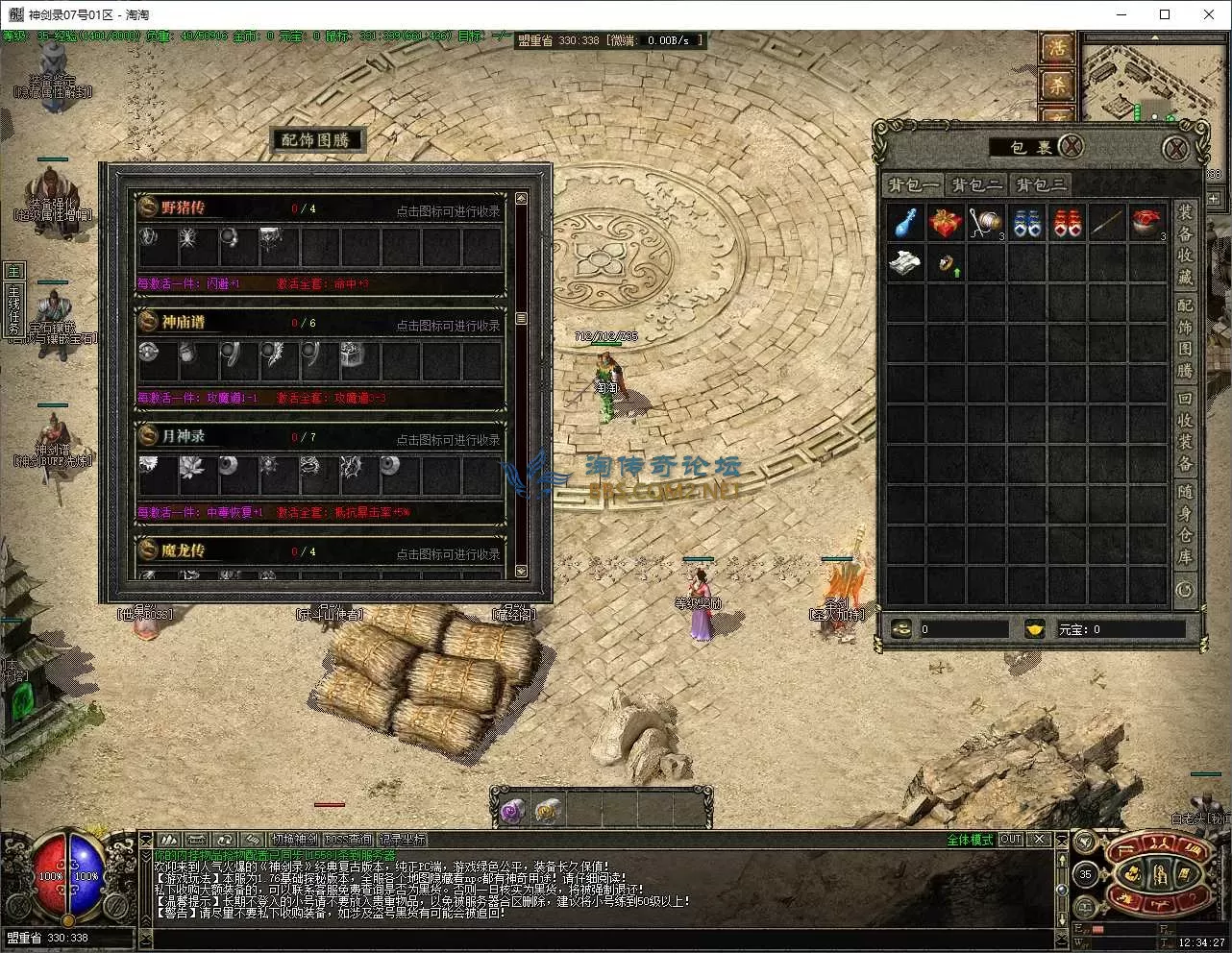Viewport: 1232px width, 953px height.
Task: Click the 月神录 collection set icon
Action: point(148,435)
